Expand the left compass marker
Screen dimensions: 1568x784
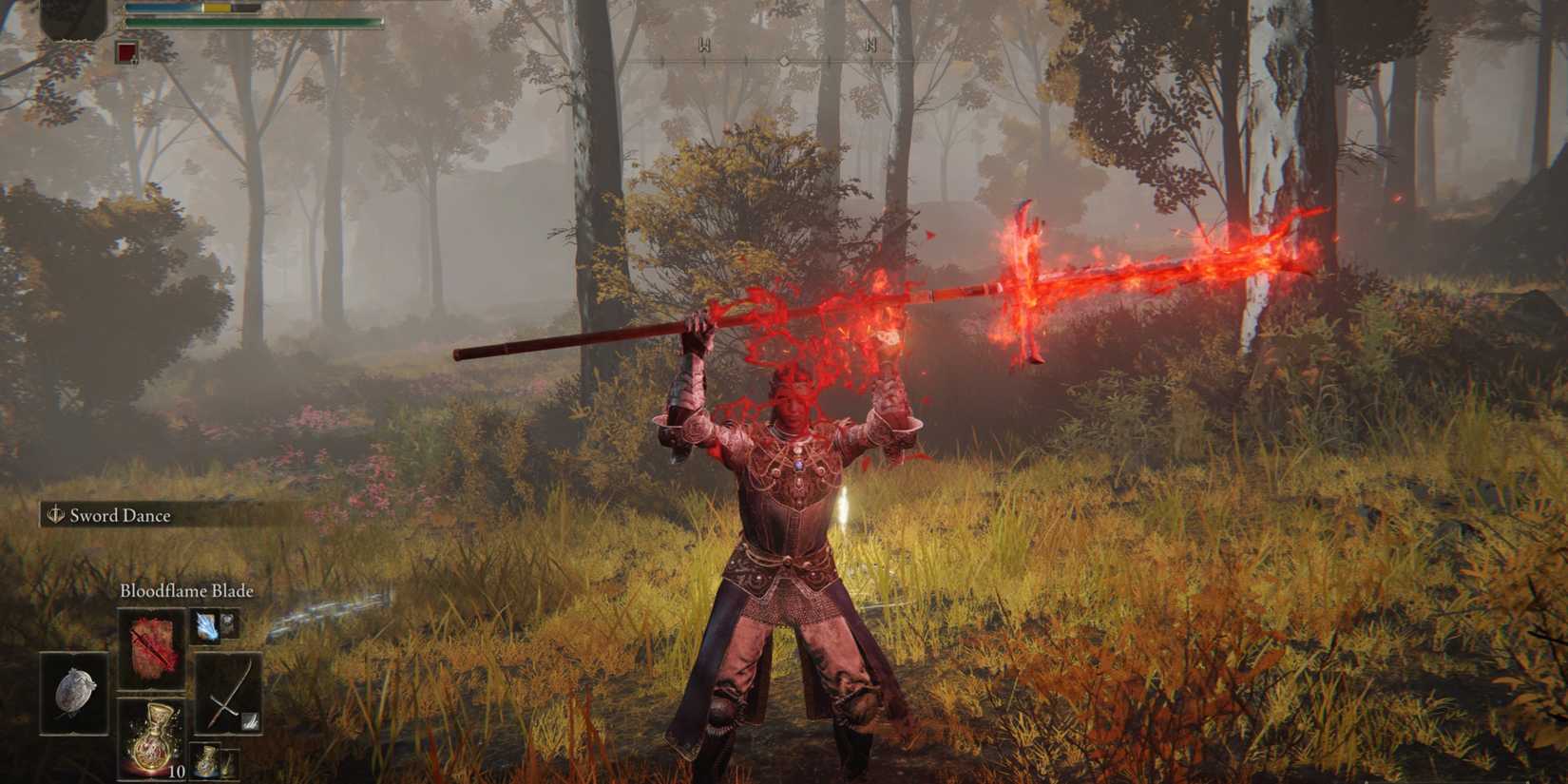(704, 46)
